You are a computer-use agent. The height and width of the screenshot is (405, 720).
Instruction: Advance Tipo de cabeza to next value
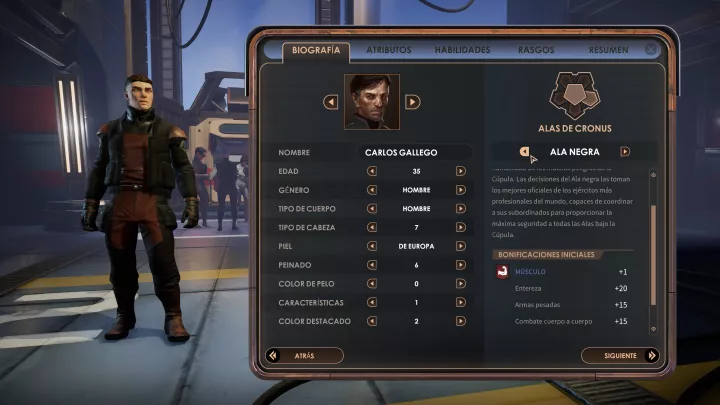(460, 227)
